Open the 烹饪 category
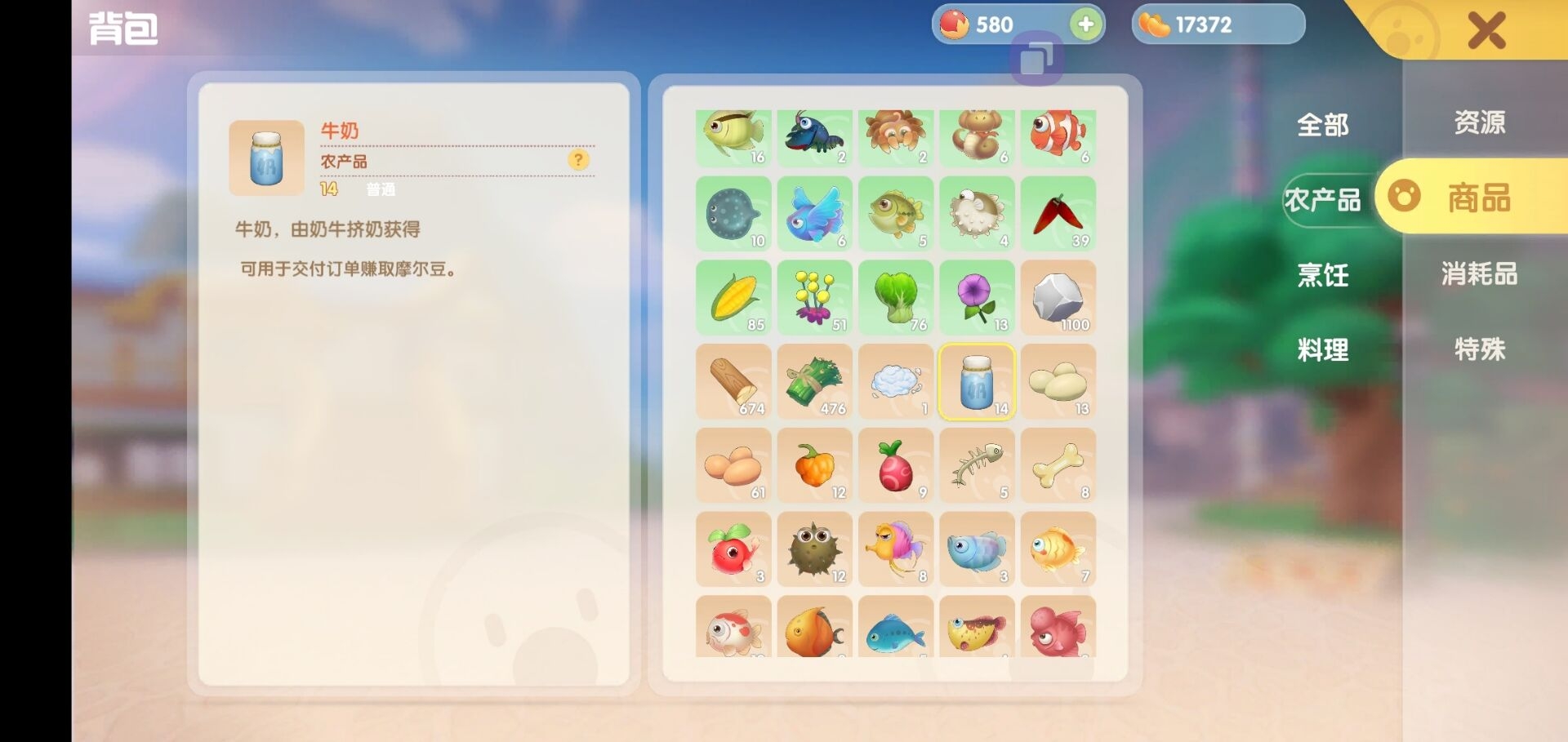 1322,275
